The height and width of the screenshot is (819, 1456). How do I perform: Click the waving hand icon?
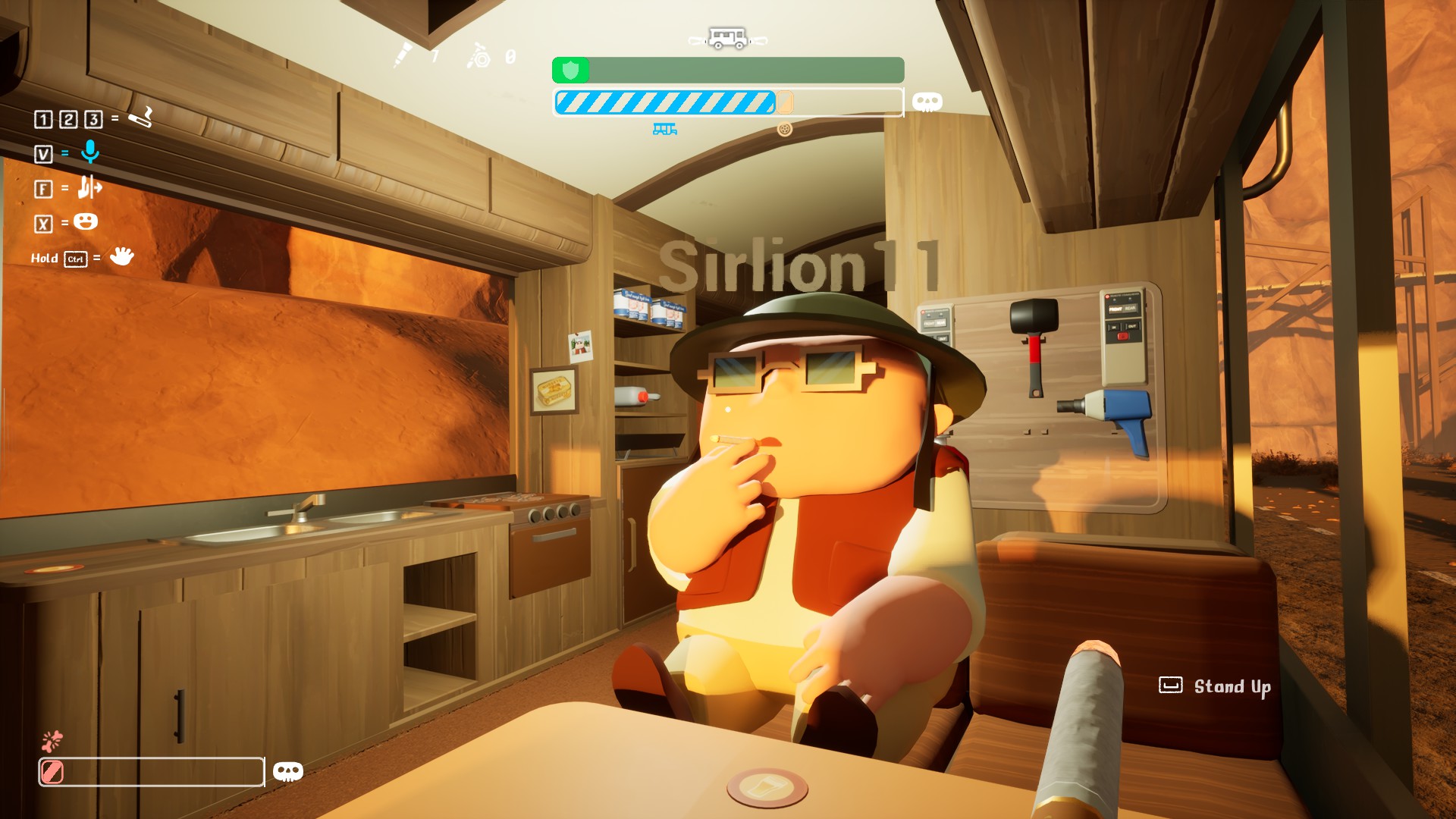coord(121,256)
